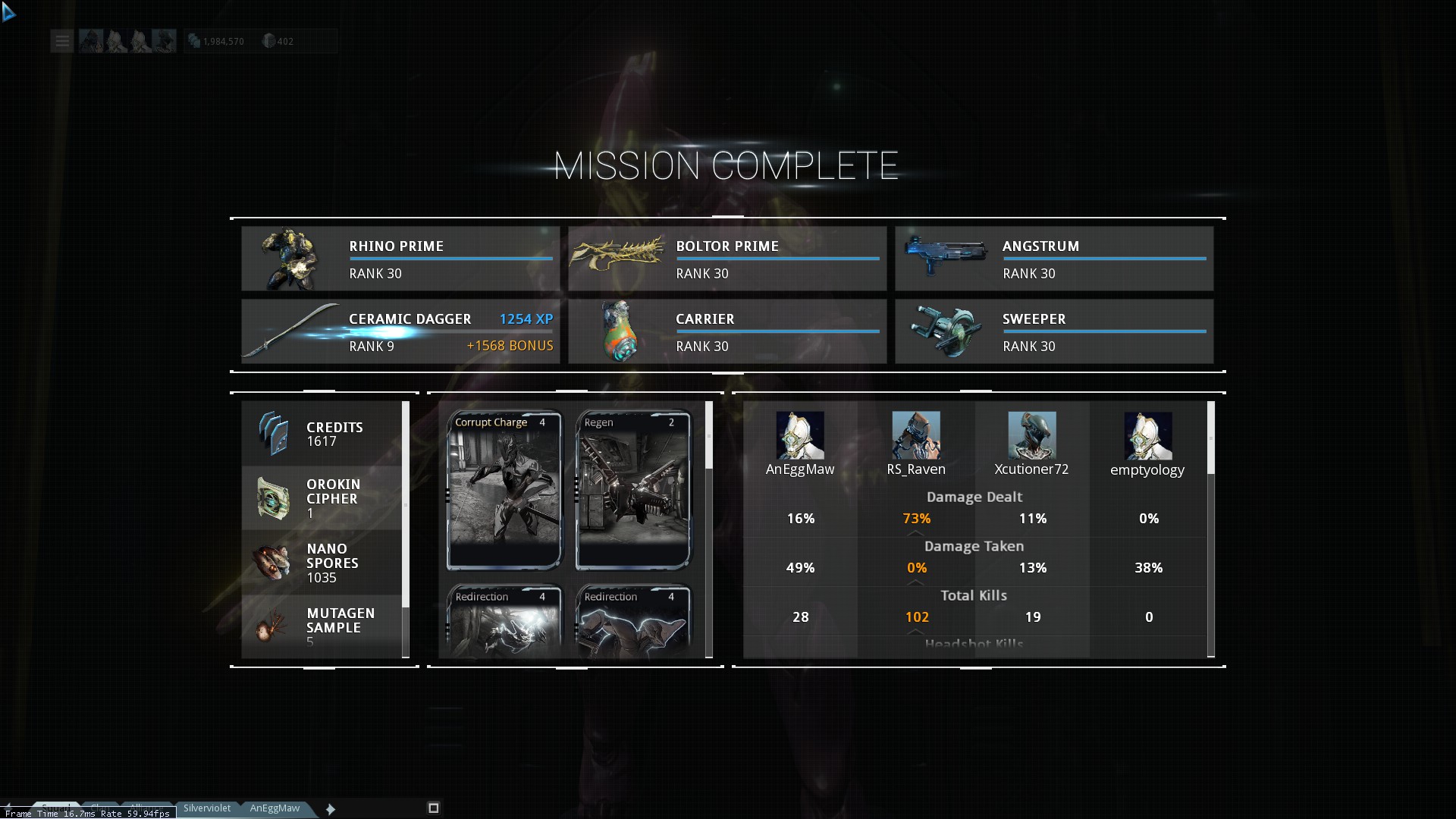Screen dimensions: 1456x819
Task: Click the Sweeper weapon panel
Action: [1053, 331]
